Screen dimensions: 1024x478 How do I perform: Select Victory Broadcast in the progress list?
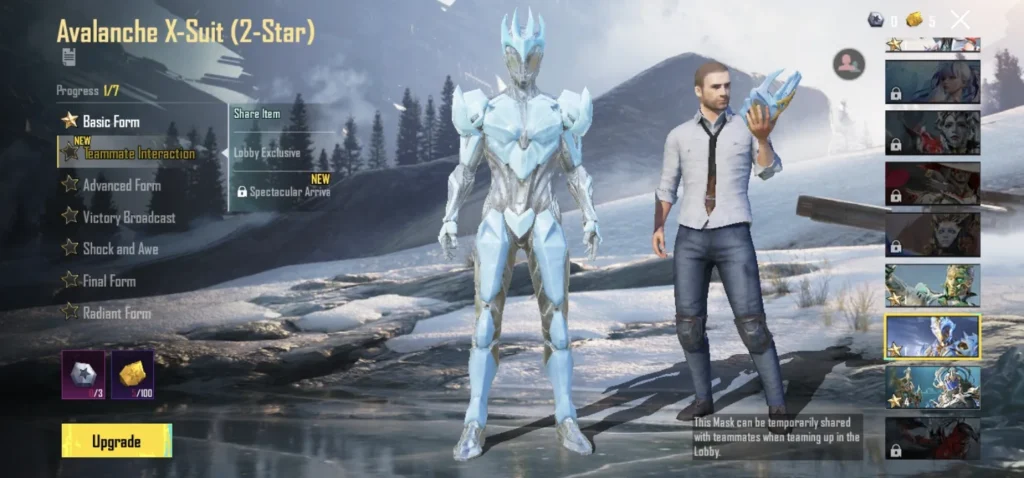pyautogui.click(x=128, y=217)
